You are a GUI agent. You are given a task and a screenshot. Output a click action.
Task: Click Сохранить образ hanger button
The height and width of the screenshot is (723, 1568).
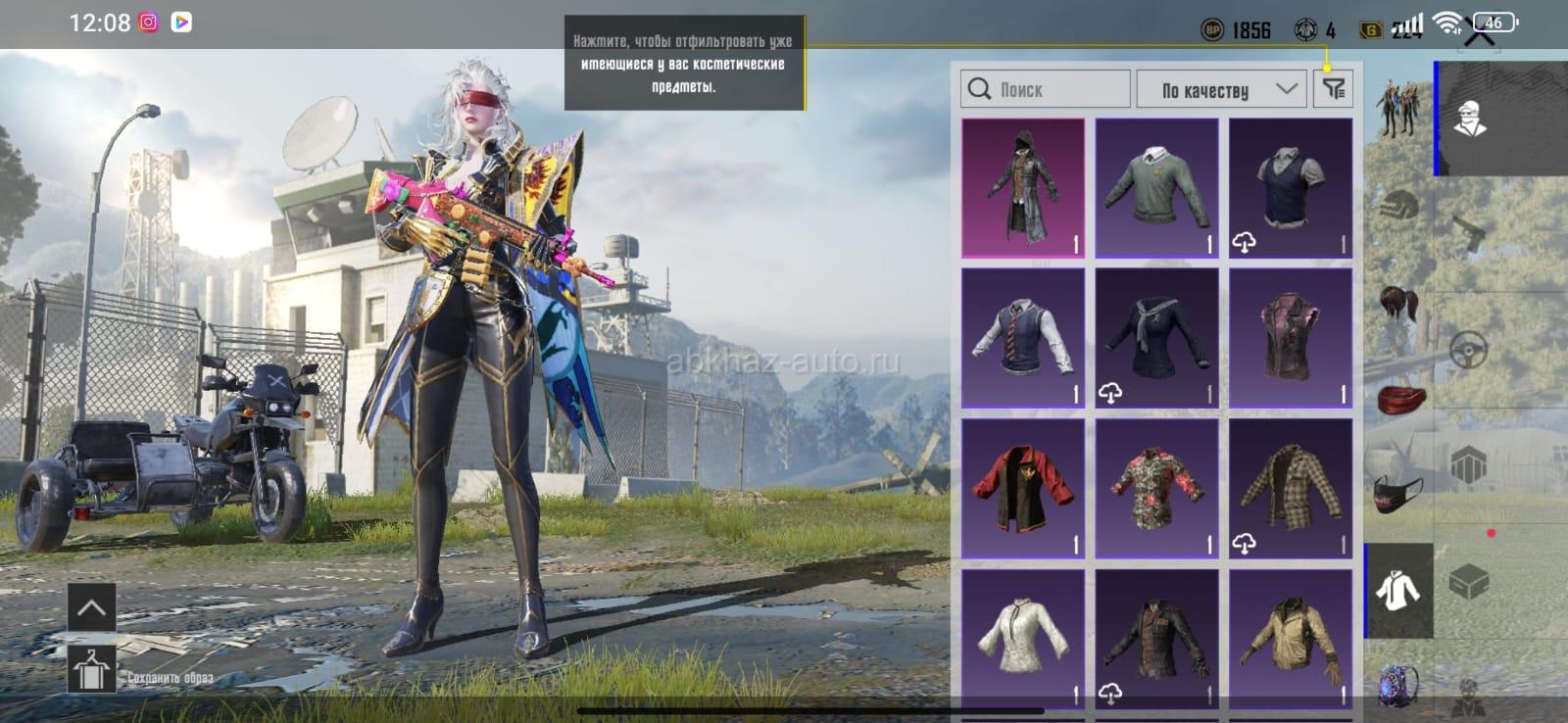point(91,670)
